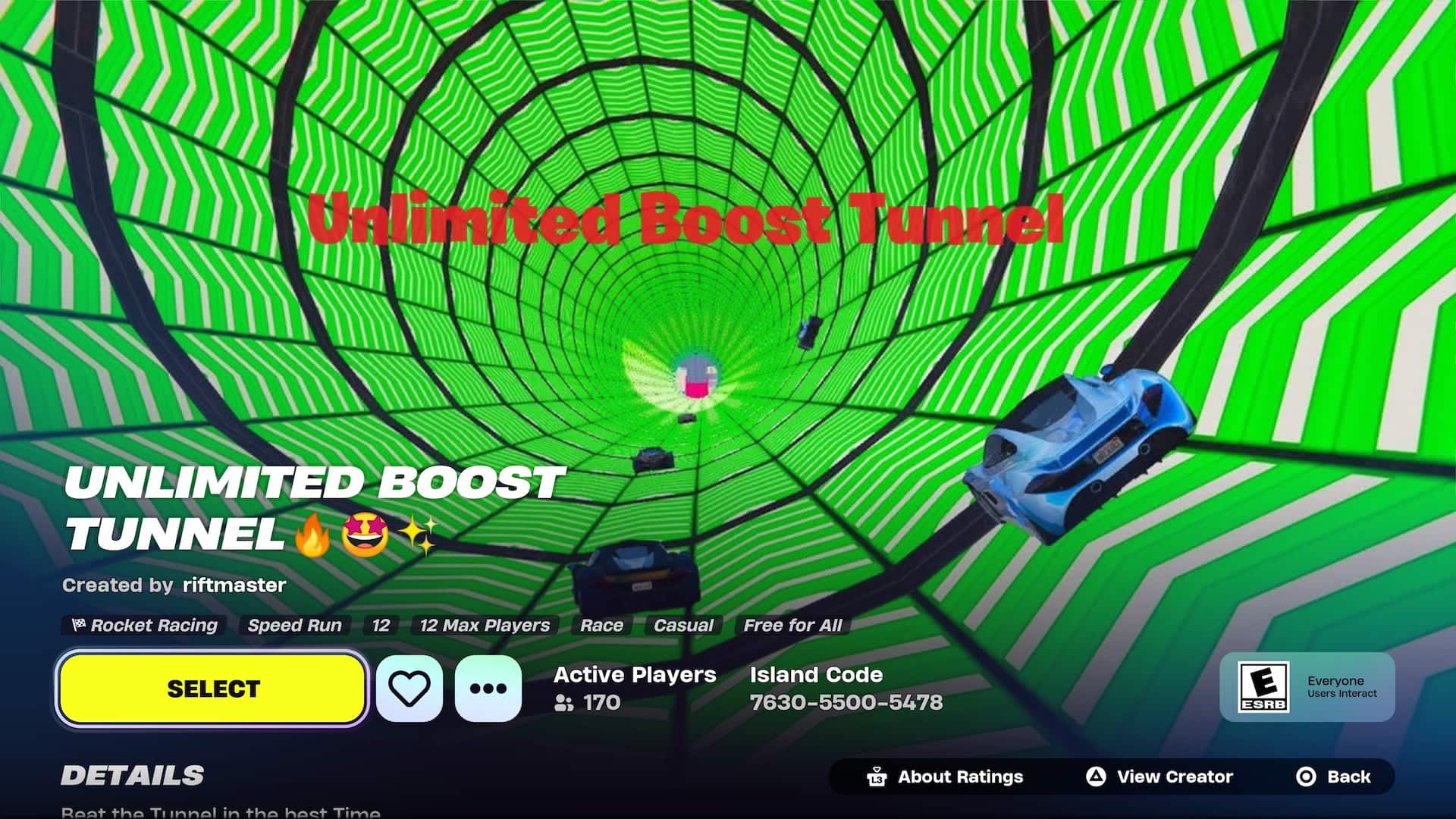Choose Back from the bottom bar
This screenshot has height=819, width=1456.
click(x=1348, y=777)
